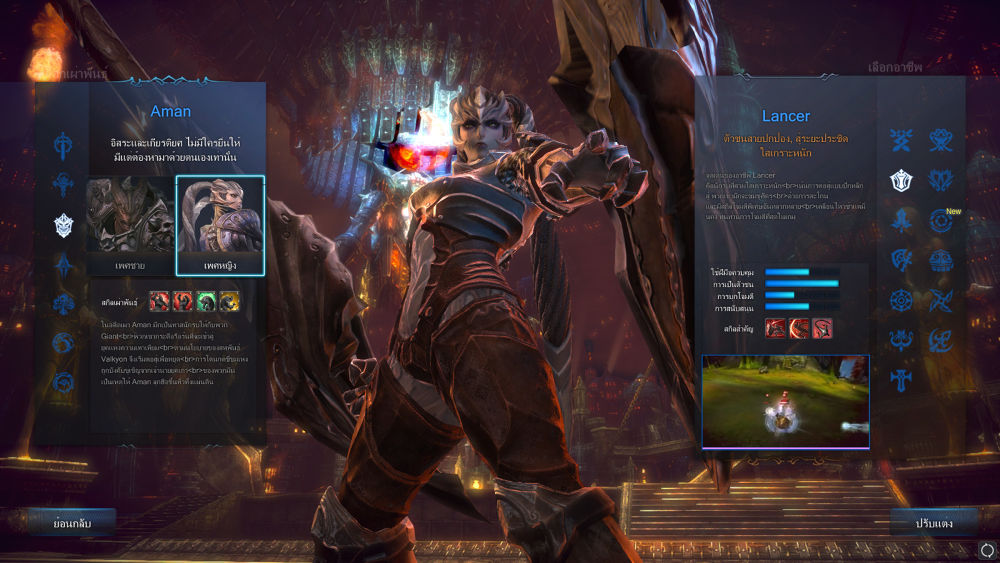Screen dimensions: 1000x563
Task: Pick the highlighted Lancer class icon
Action: point(902,181)
